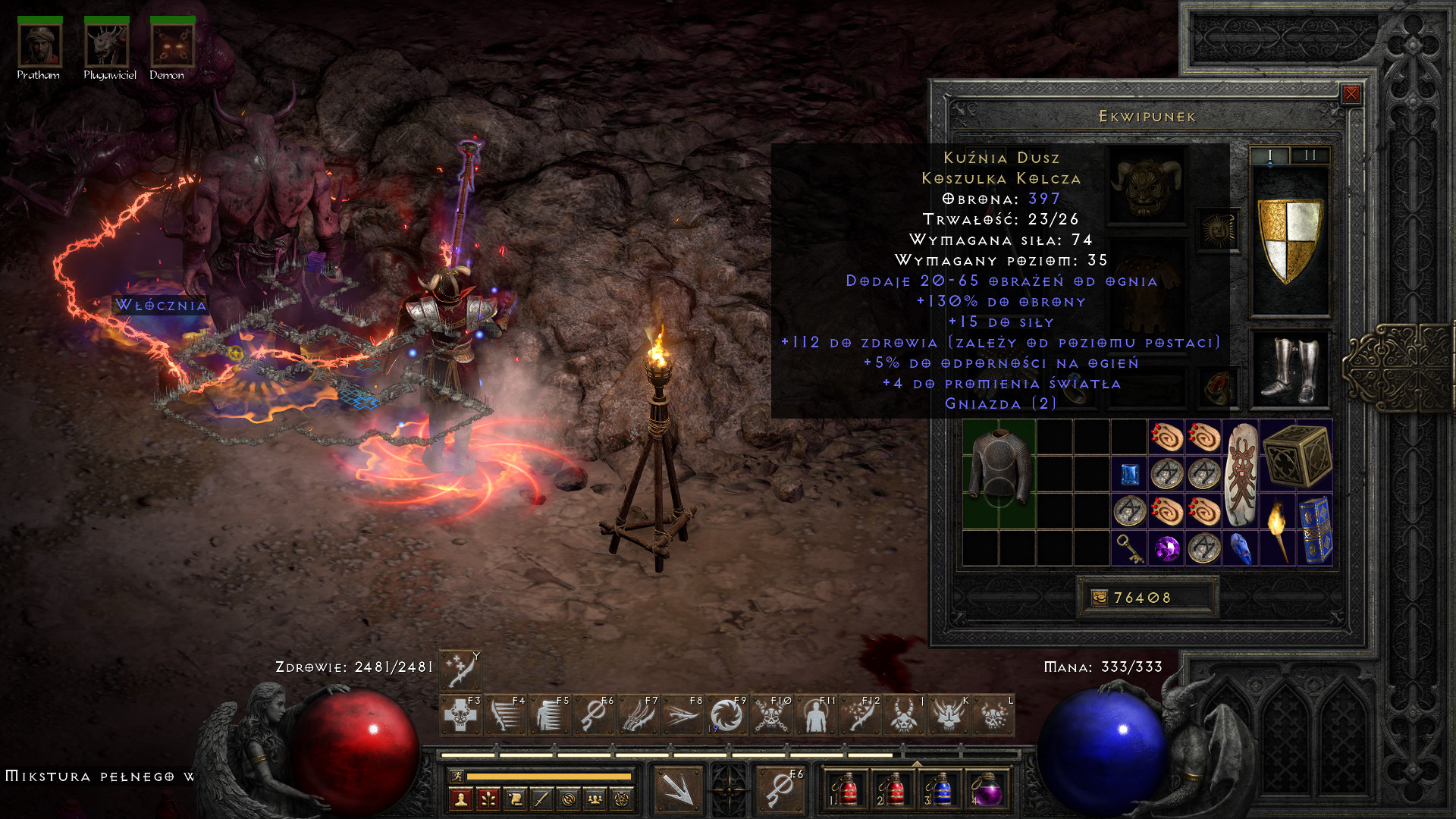This screenshot has height=819, width=1456.
Task: Select the Horadric Cube in inventory
Action: [1296, 455]
